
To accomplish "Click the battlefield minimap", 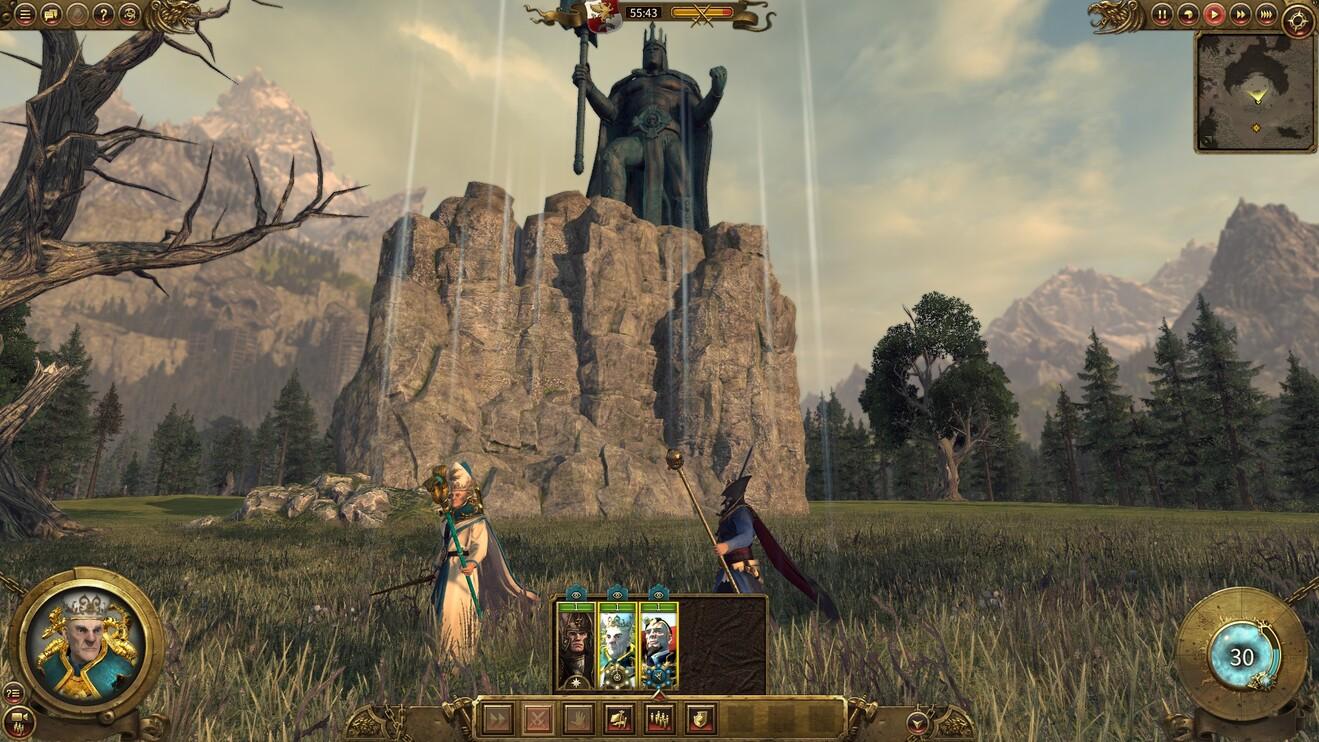I will [1255, 92].
